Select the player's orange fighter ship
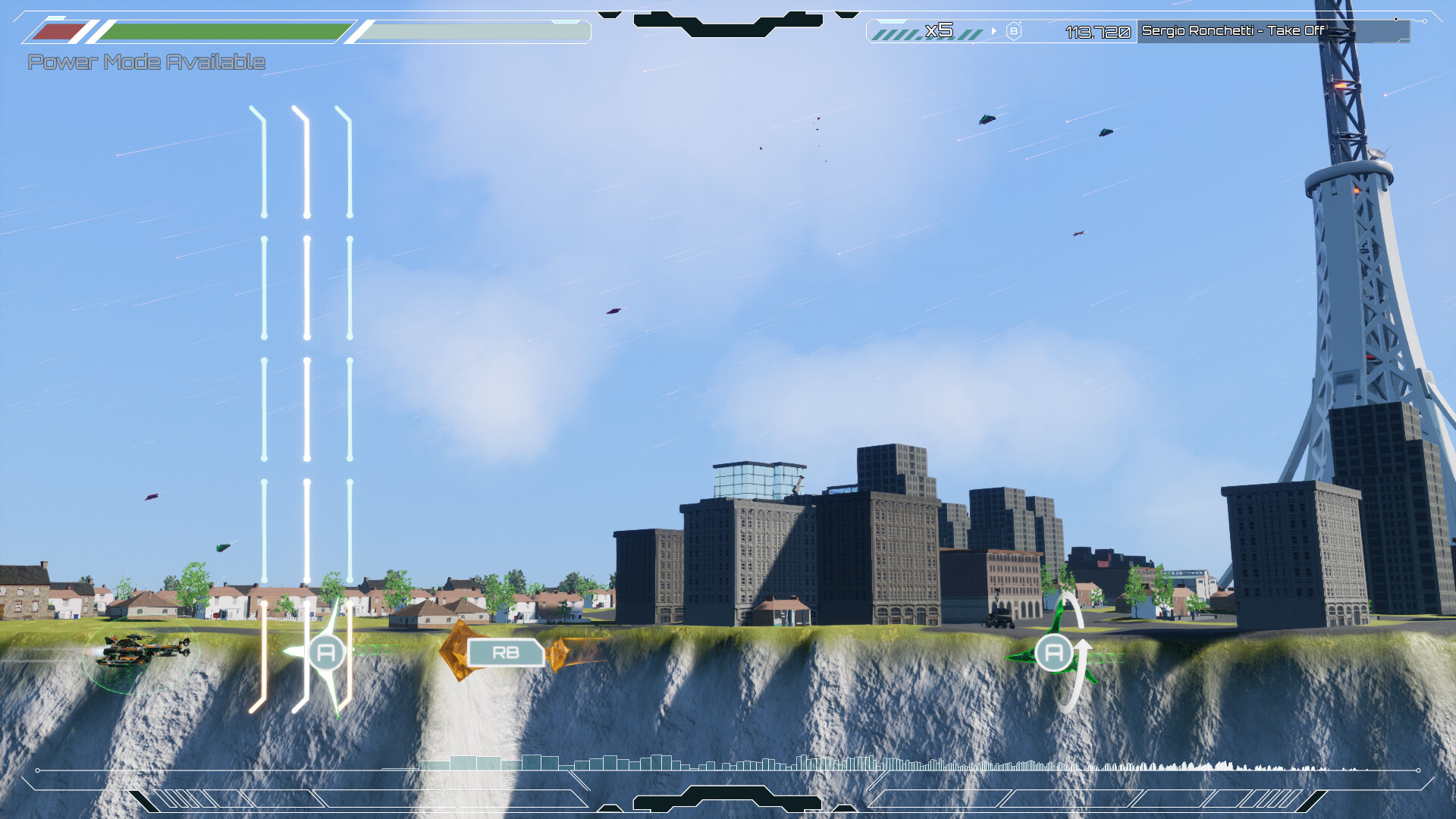 click(x=144, y=651)
